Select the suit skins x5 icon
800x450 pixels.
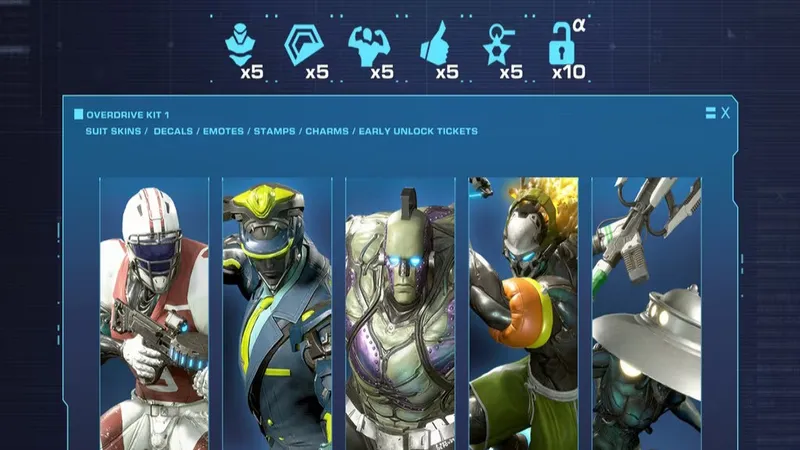238,46
